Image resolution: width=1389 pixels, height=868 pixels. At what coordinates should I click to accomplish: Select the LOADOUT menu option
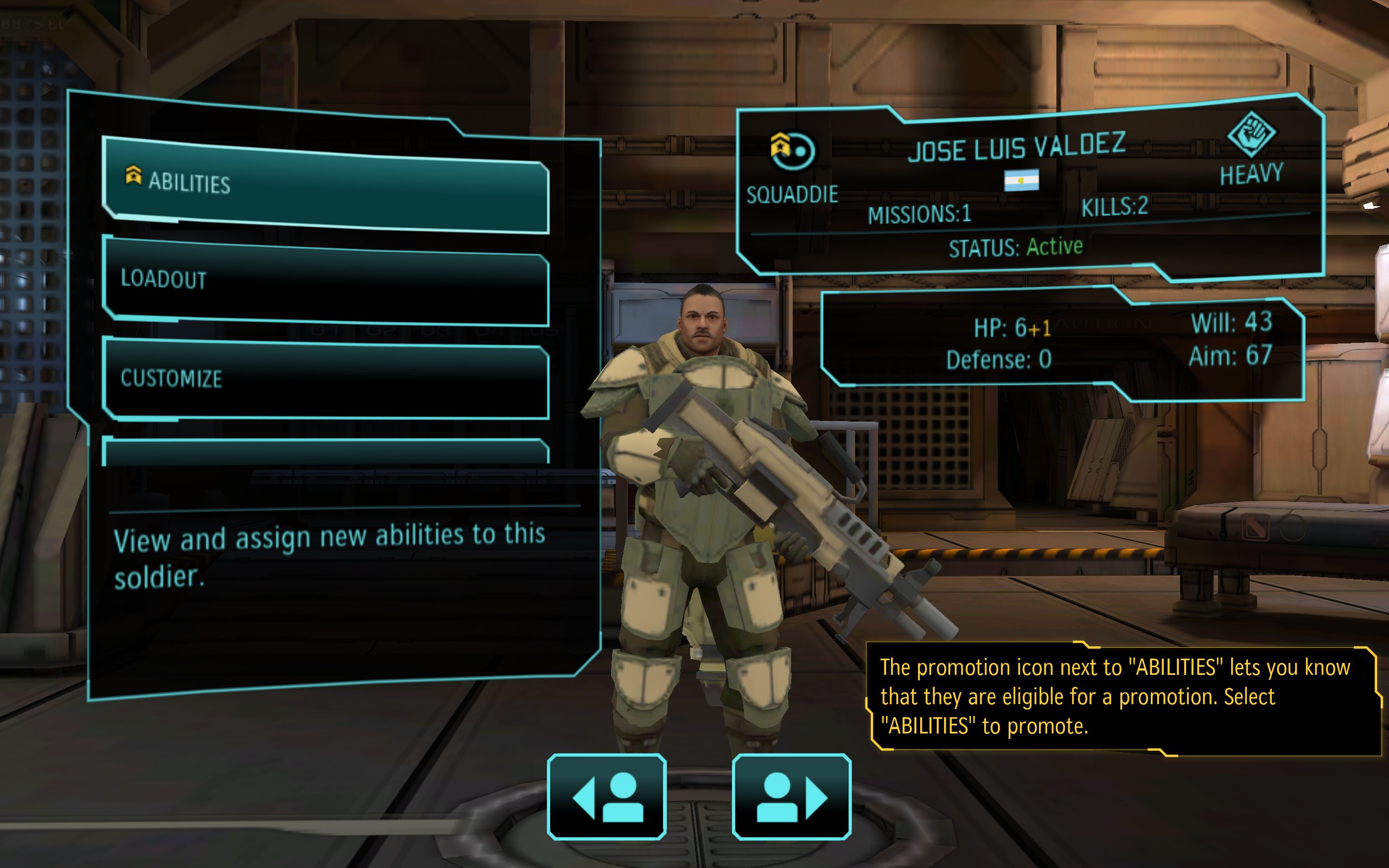click(326, 280)
